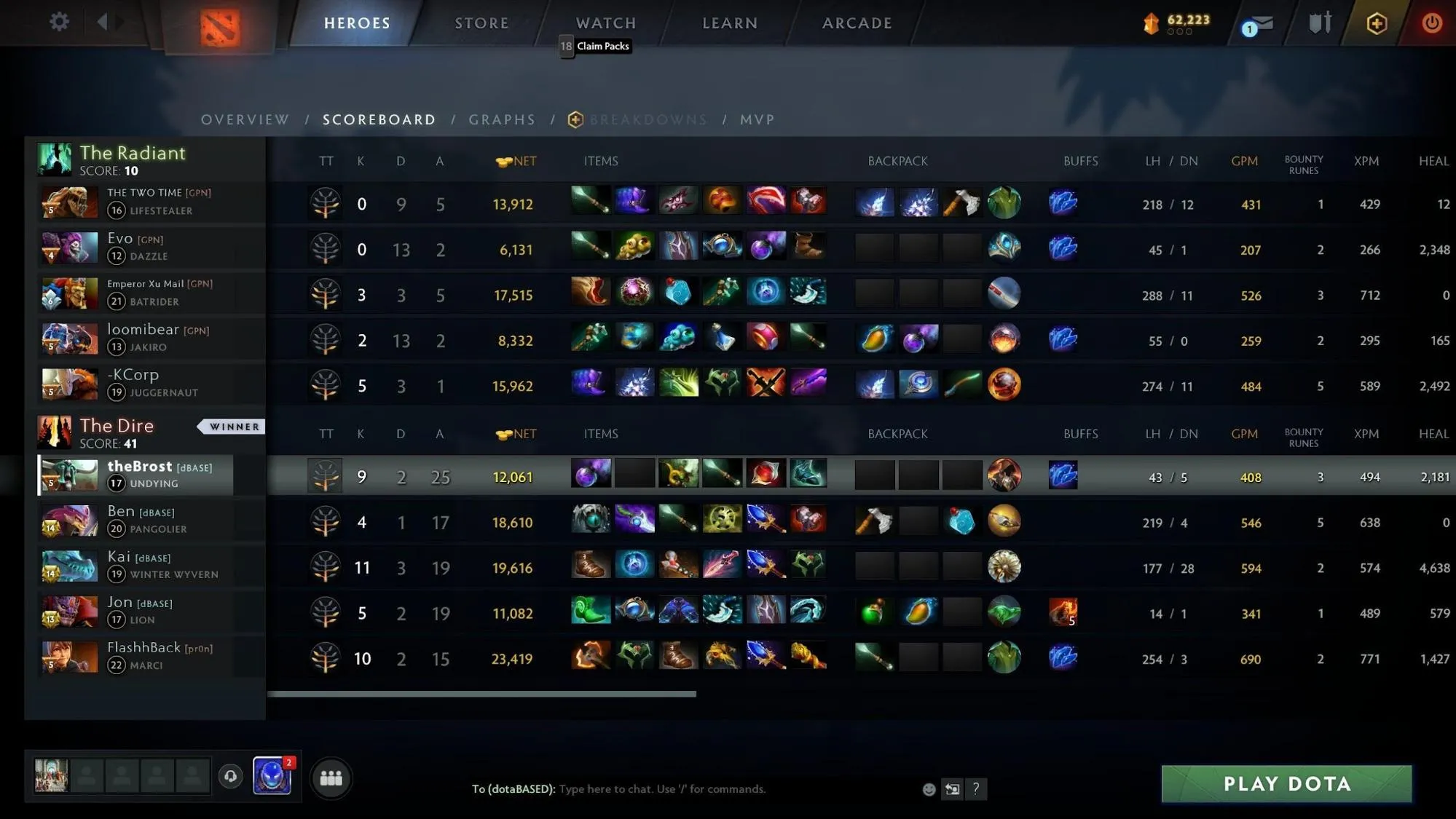Screen dimensions: 1456x819
Task: Open the ARCADE tab
Action: [x=857, y=23]
